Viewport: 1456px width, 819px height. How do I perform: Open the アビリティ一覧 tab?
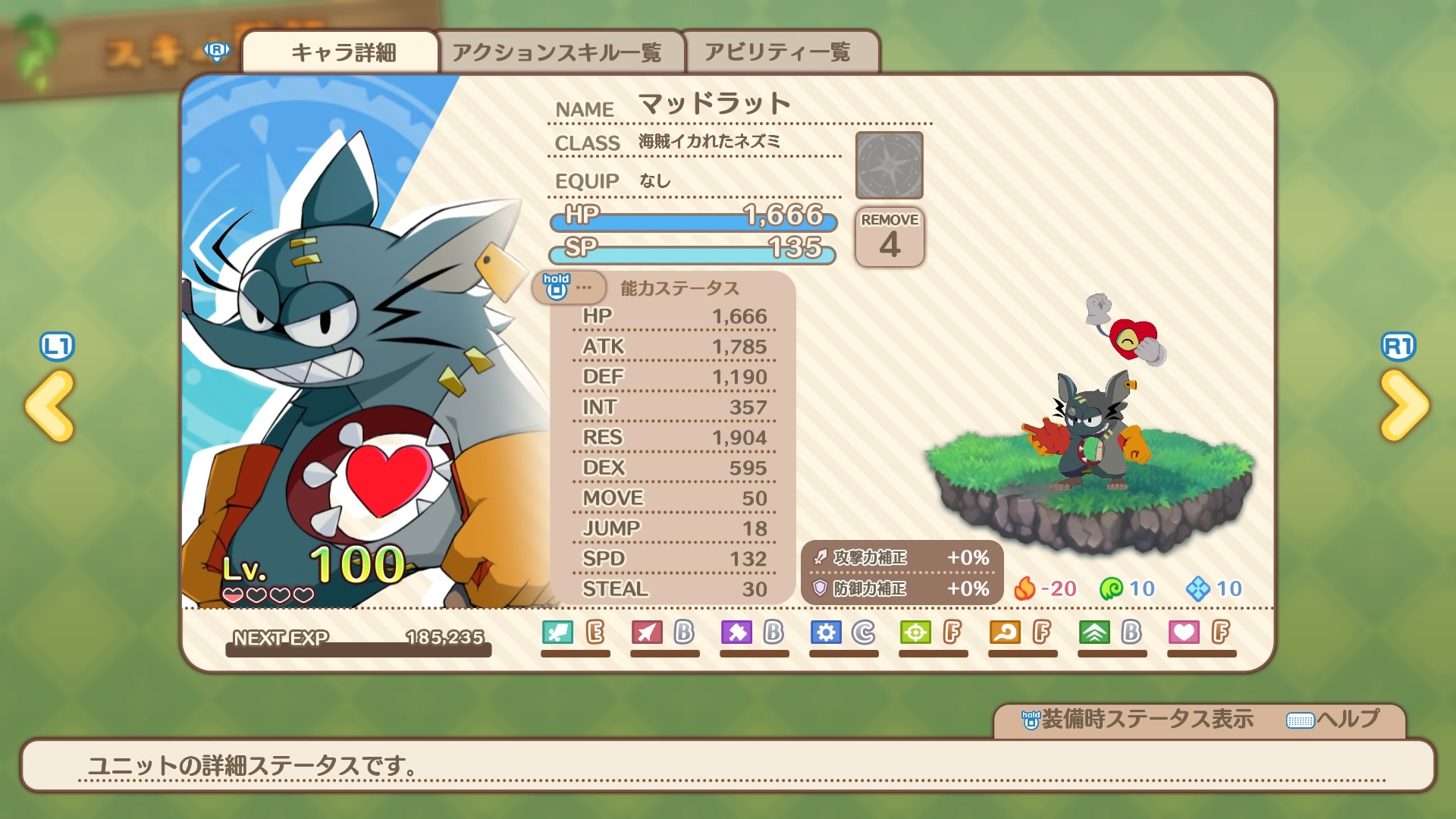[x=777, y=52]
